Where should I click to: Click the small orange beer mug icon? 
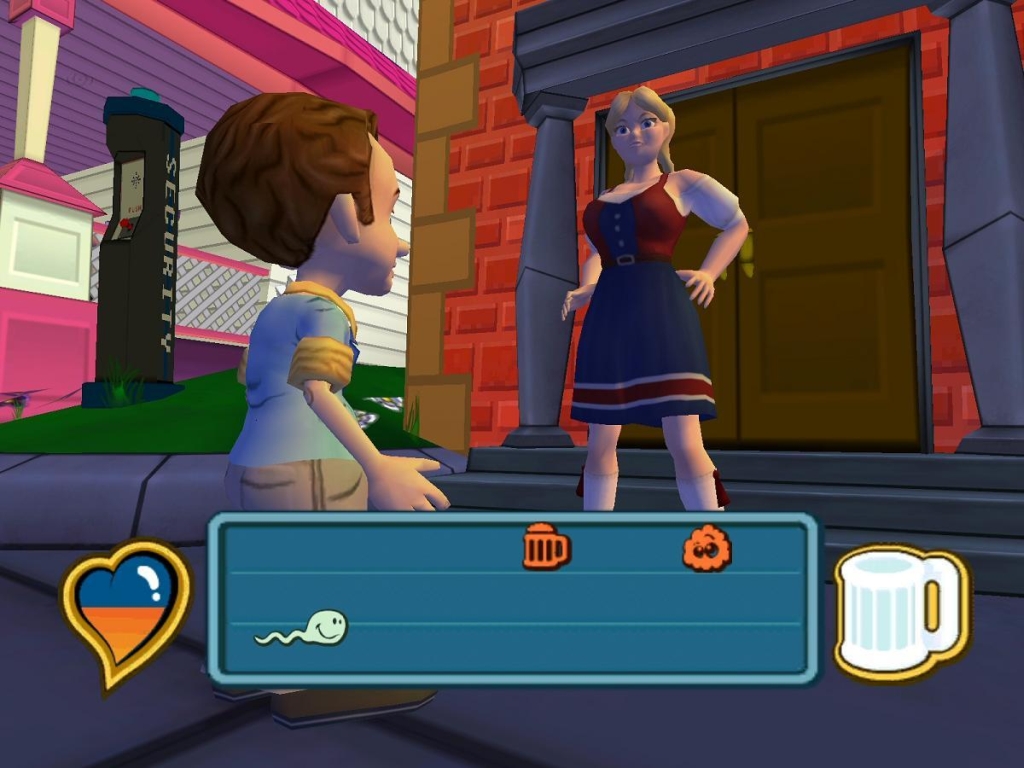546,547
